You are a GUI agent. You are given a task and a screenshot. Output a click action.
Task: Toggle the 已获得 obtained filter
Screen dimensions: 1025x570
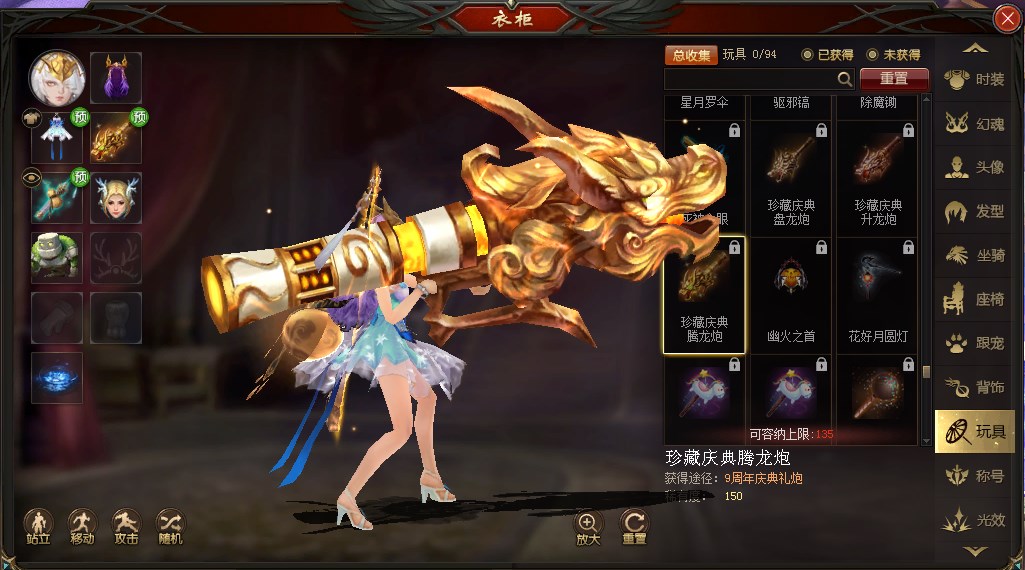808,55
